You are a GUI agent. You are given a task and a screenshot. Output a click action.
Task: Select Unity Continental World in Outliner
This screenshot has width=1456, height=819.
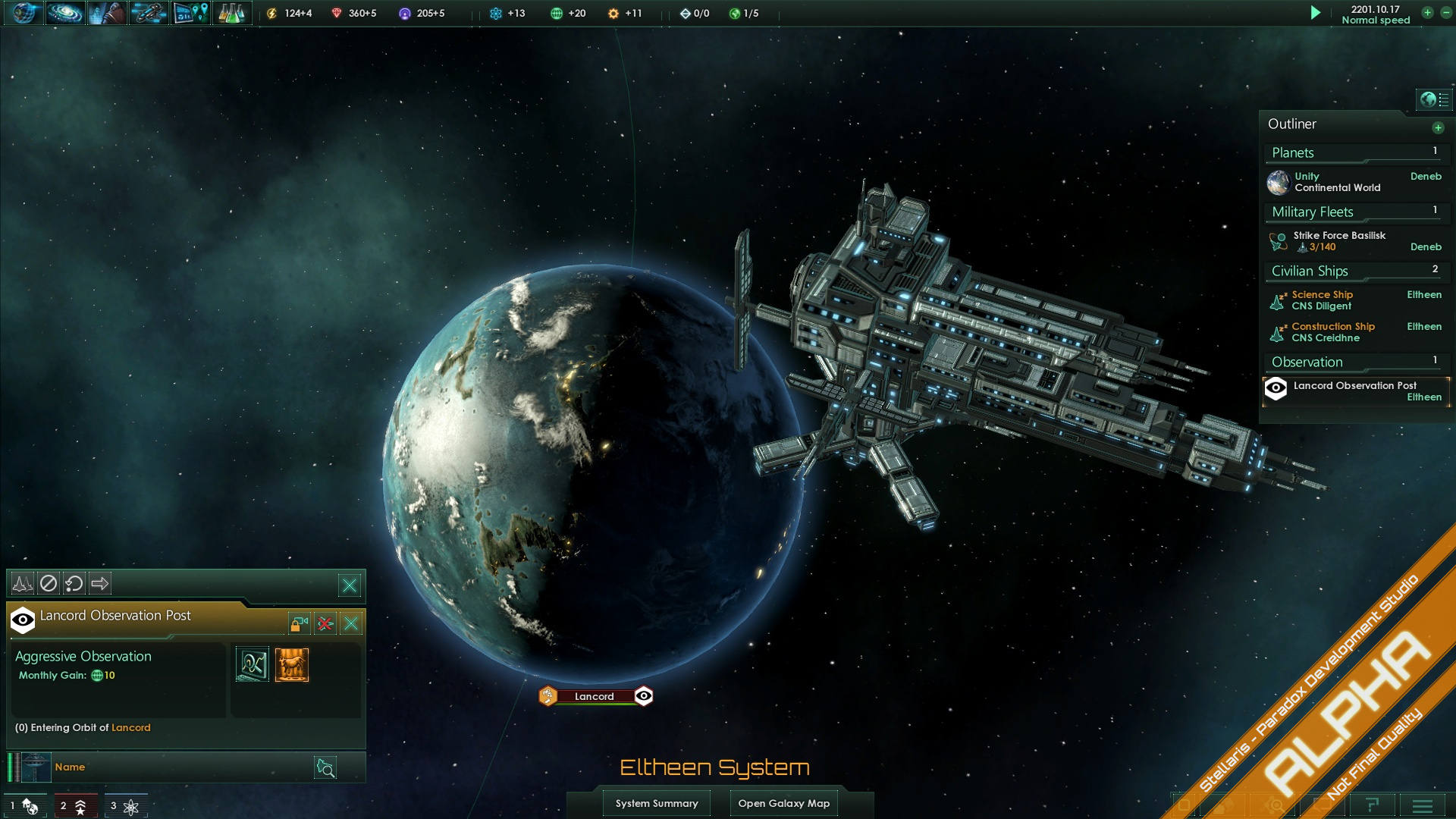tap(1336, 182)
